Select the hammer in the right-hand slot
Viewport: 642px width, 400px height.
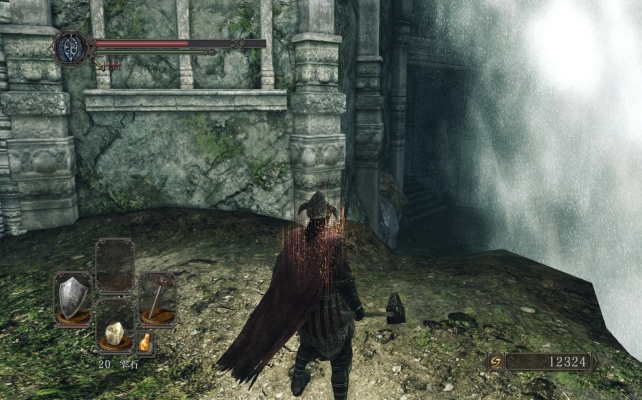tap(157, 297)
